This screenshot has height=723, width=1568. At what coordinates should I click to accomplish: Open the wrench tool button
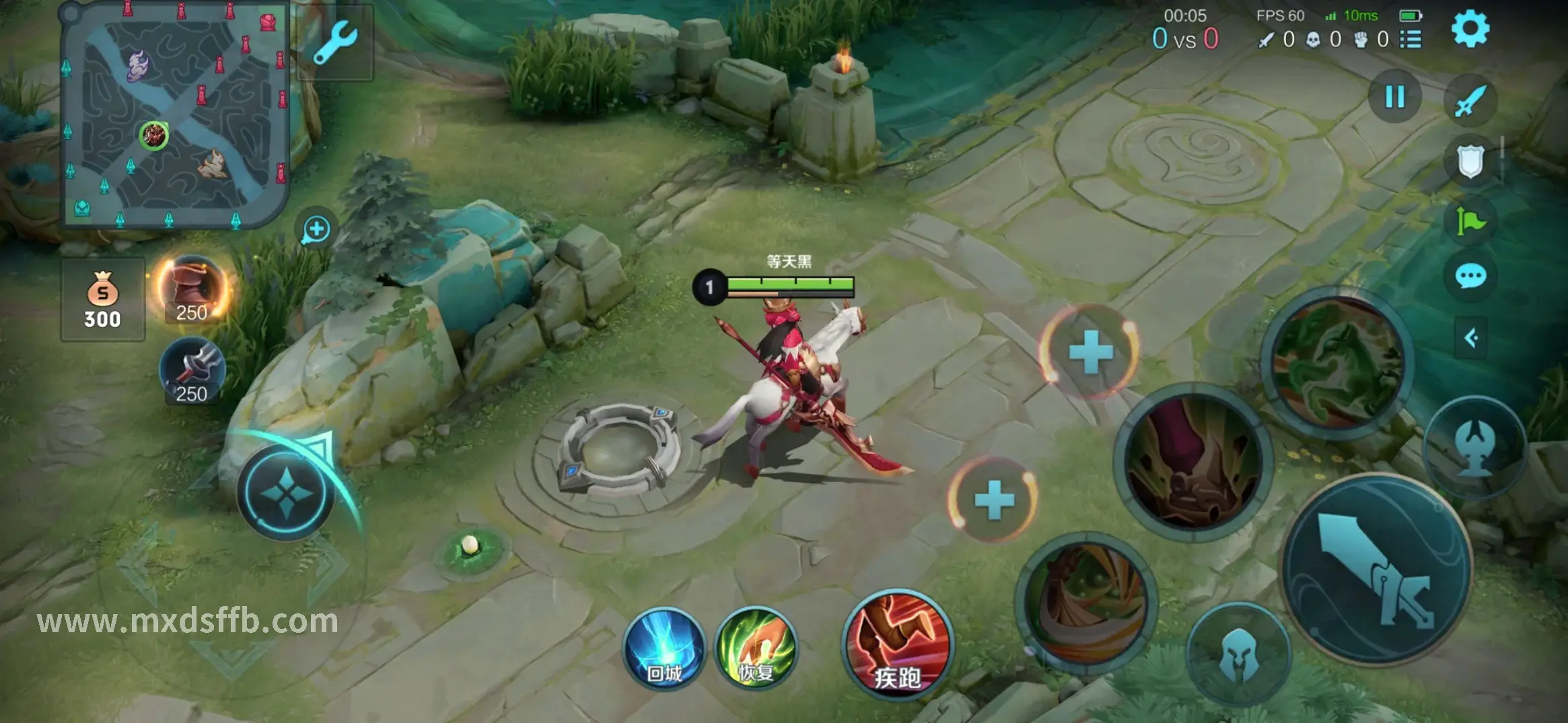pyautogui.click(x=334, y=42)
